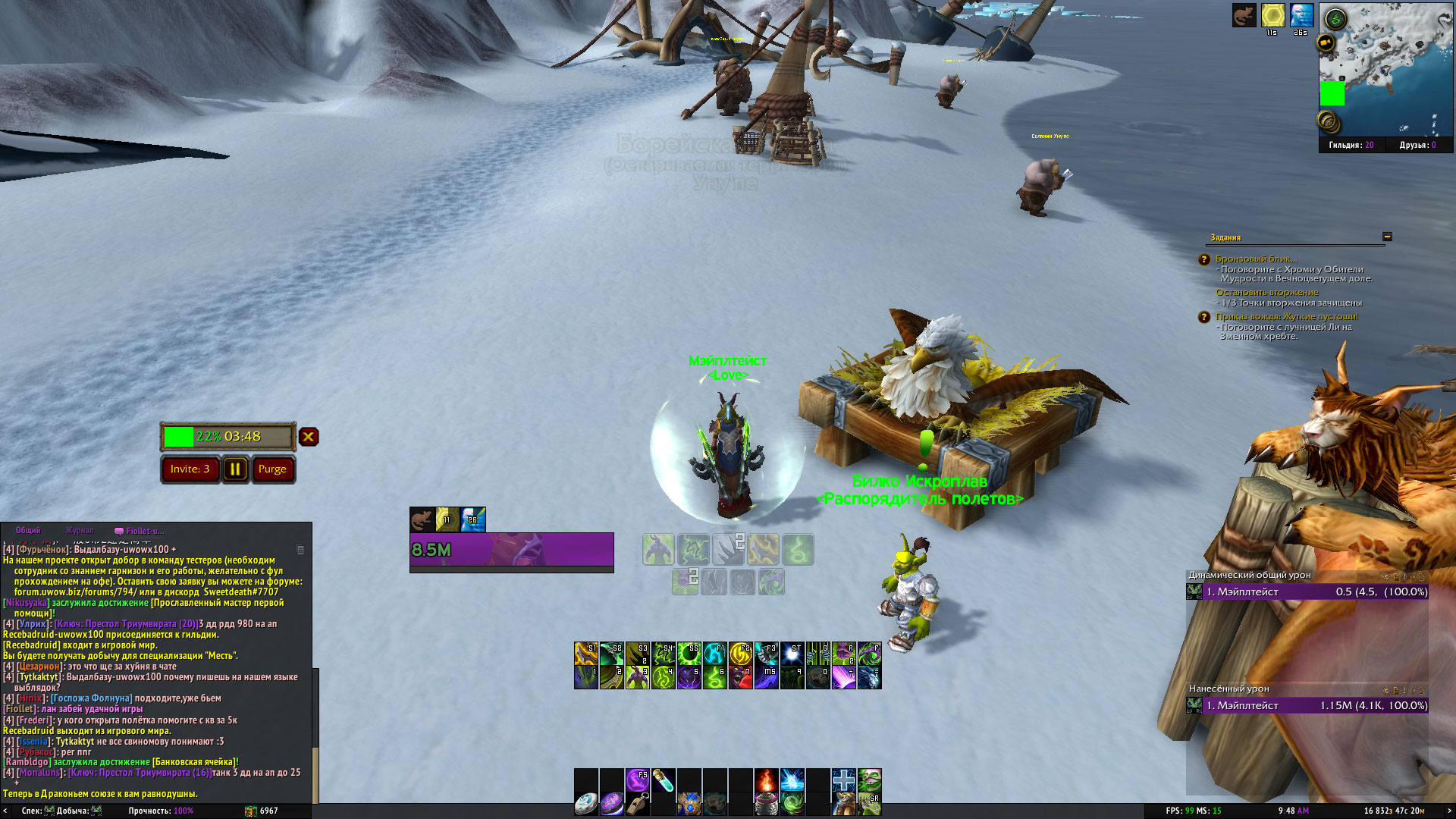Open the Друзья friends list
Screen dimensions: 1456x819
pyautogui.click(x=1417, y=145)
